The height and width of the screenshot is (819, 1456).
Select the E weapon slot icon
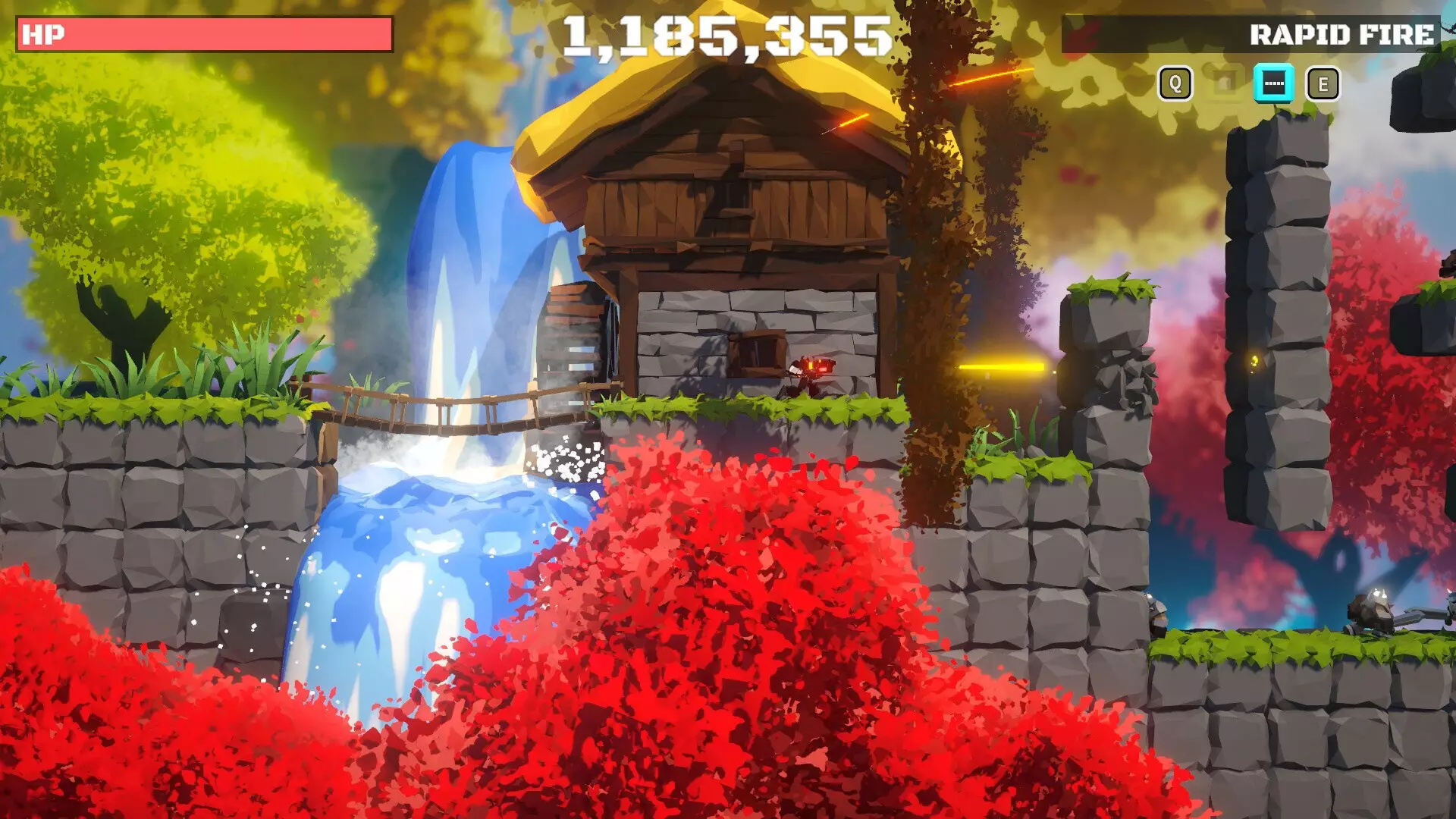[1323, 83]
